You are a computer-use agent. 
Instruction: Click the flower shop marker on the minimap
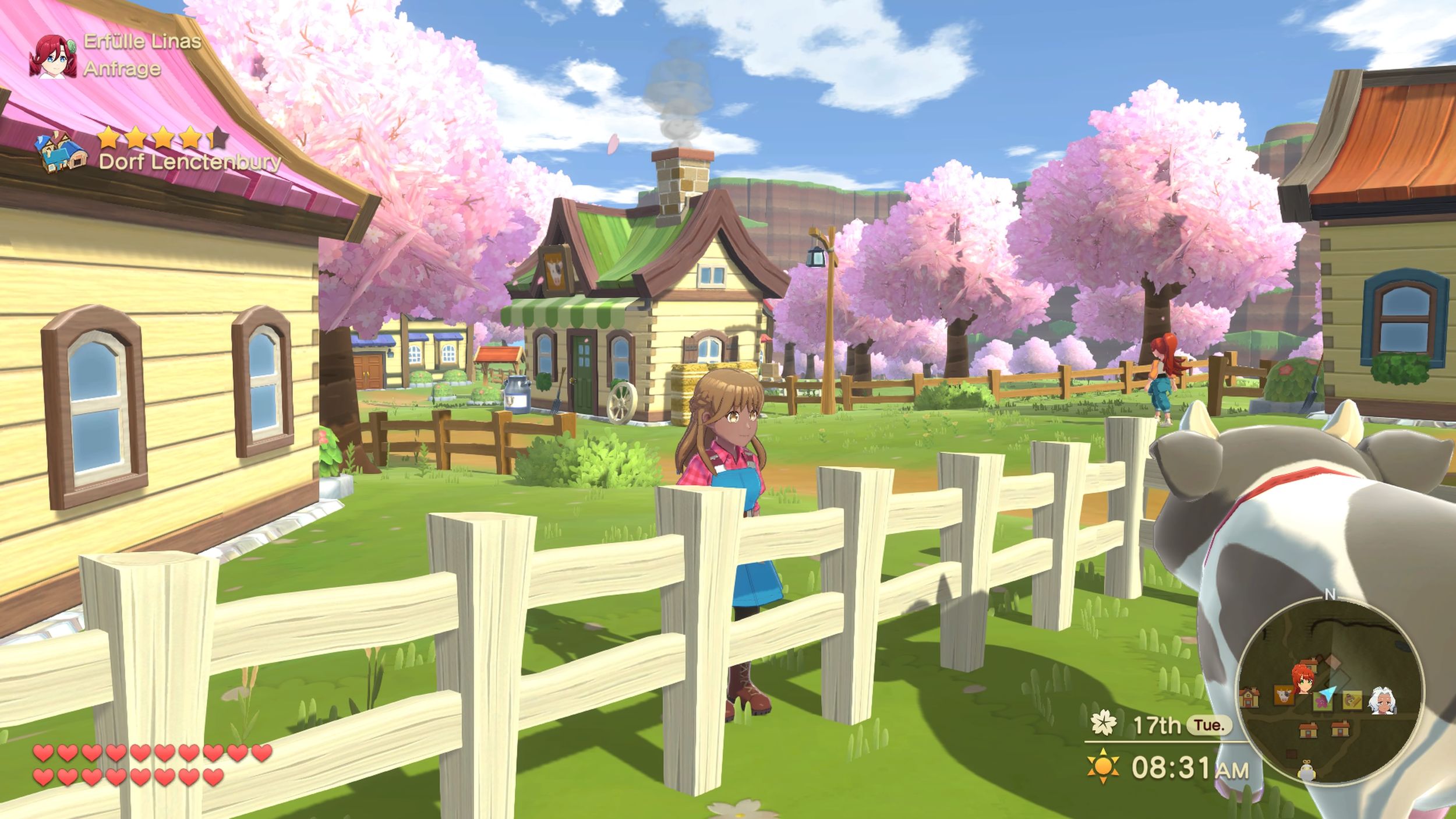1322,705
